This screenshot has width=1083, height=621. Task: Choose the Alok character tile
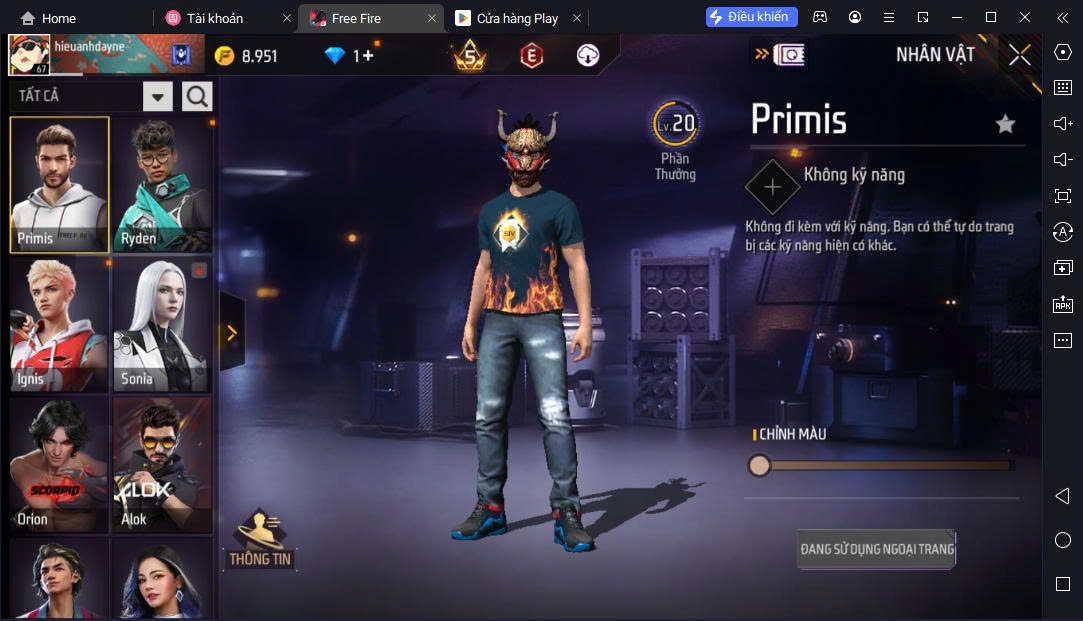(x=161, y=464)
